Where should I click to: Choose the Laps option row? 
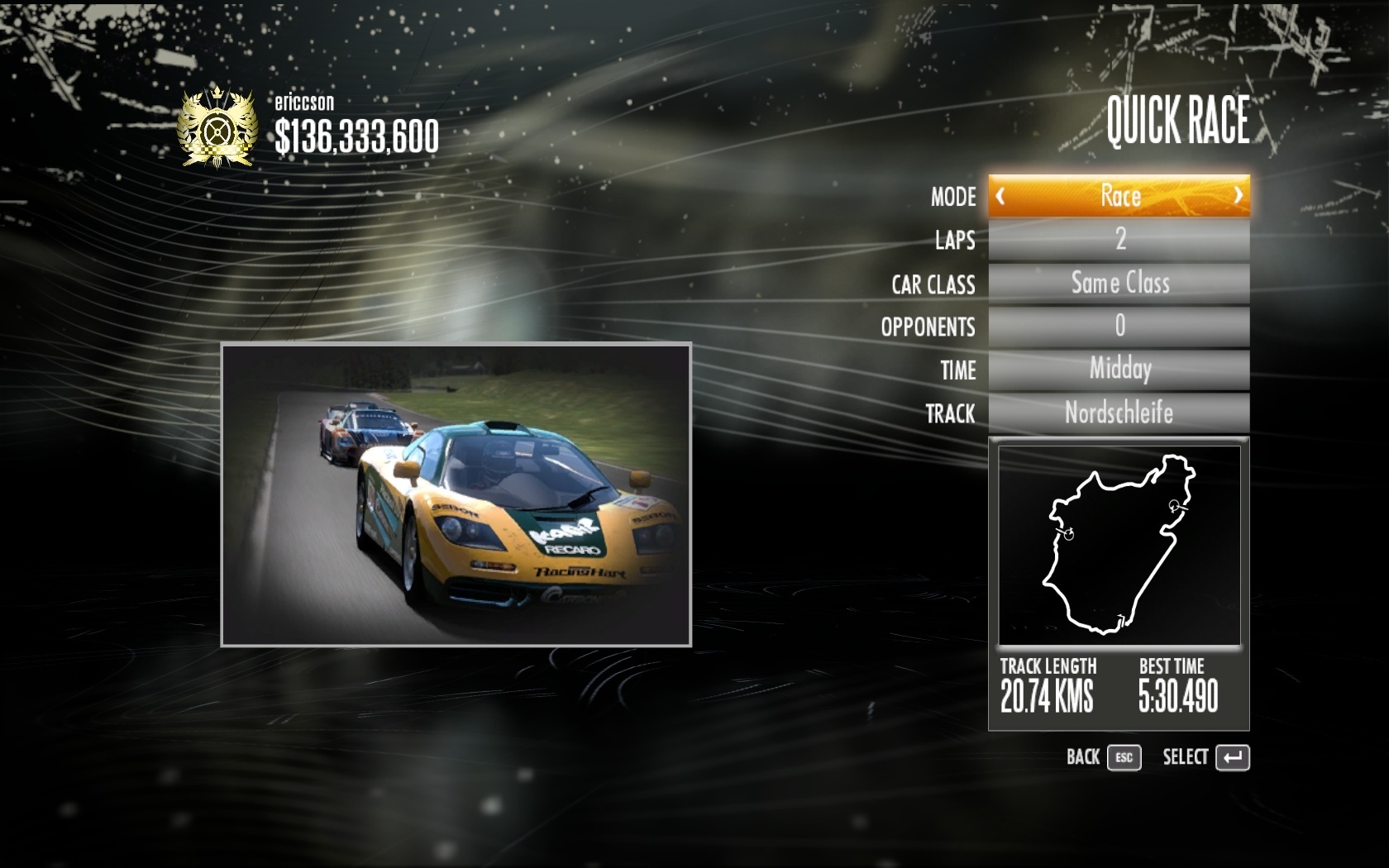pos(1119,240)
